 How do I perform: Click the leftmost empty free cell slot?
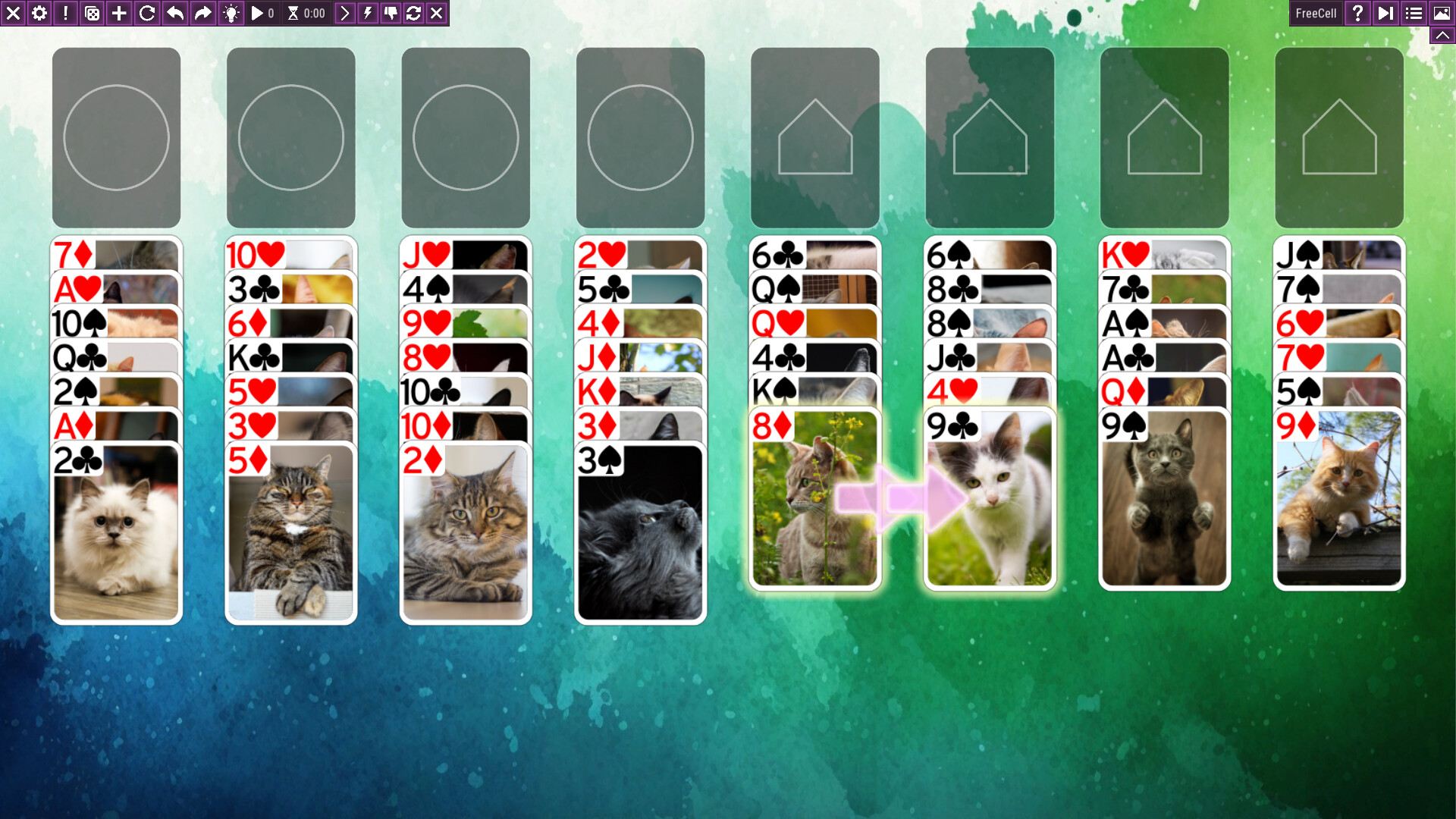[115, 137]
